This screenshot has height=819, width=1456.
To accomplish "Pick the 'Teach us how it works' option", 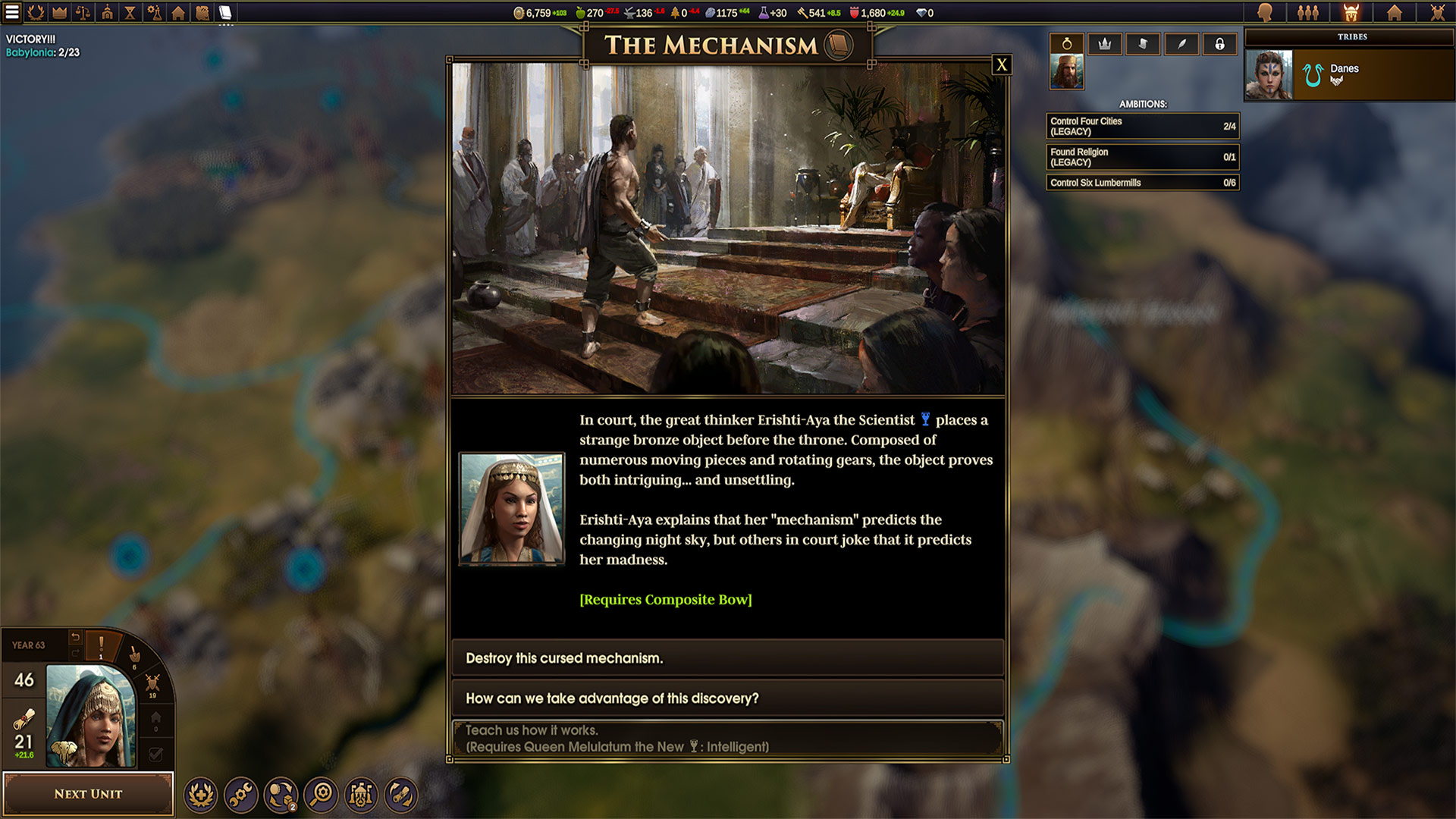I will (x=727, y=739).
